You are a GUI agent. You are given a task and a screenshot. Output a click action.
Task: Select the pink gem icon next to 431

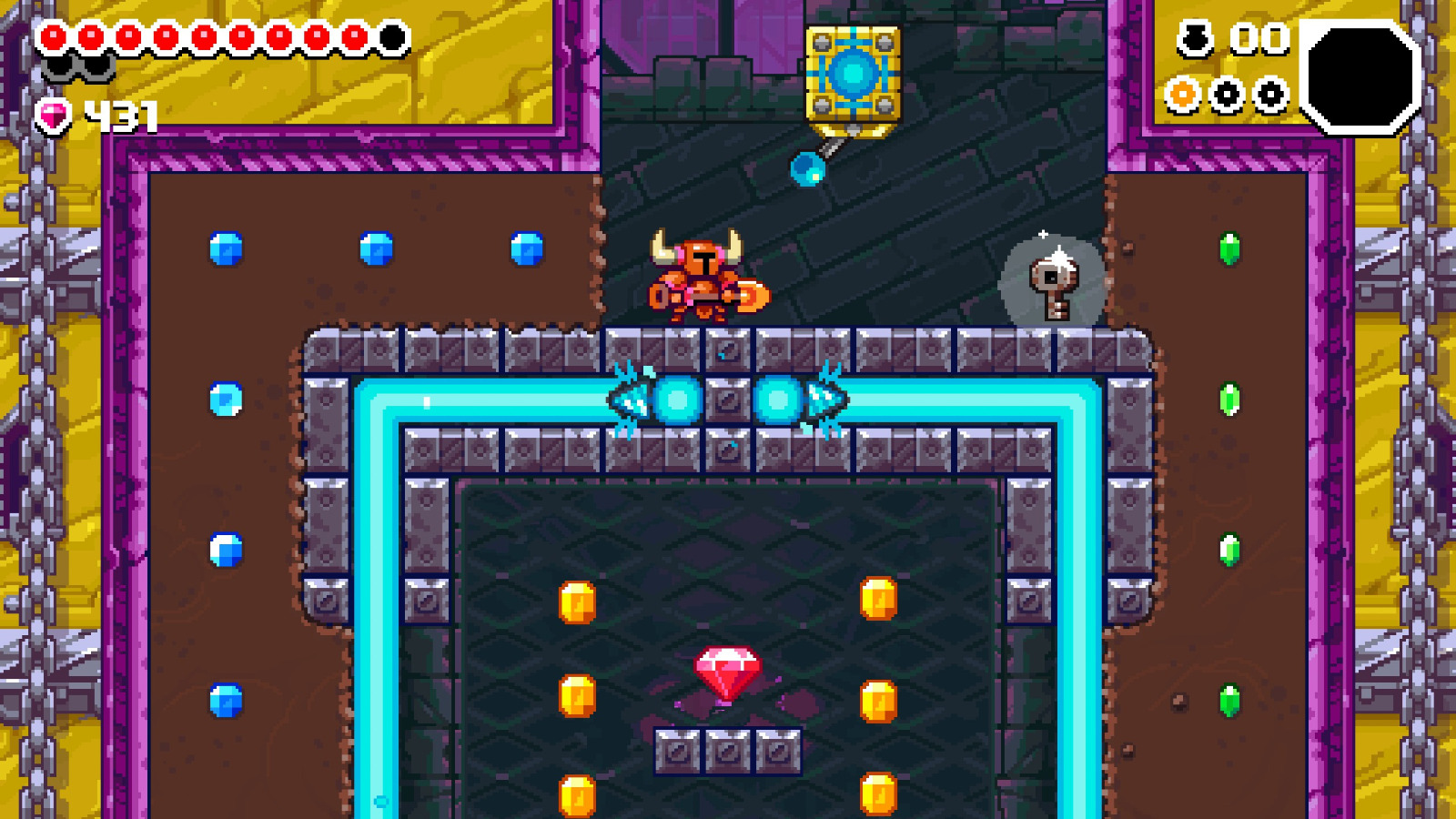coord(52,116)
